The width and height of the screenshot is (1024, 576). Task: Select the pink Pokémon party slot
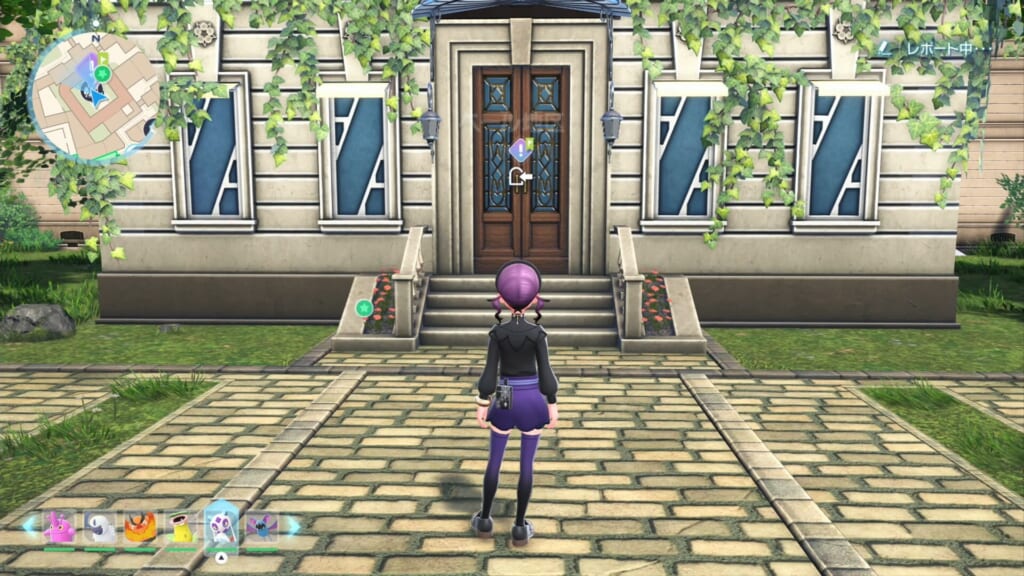pyautogui.click(x=60, y=527)
